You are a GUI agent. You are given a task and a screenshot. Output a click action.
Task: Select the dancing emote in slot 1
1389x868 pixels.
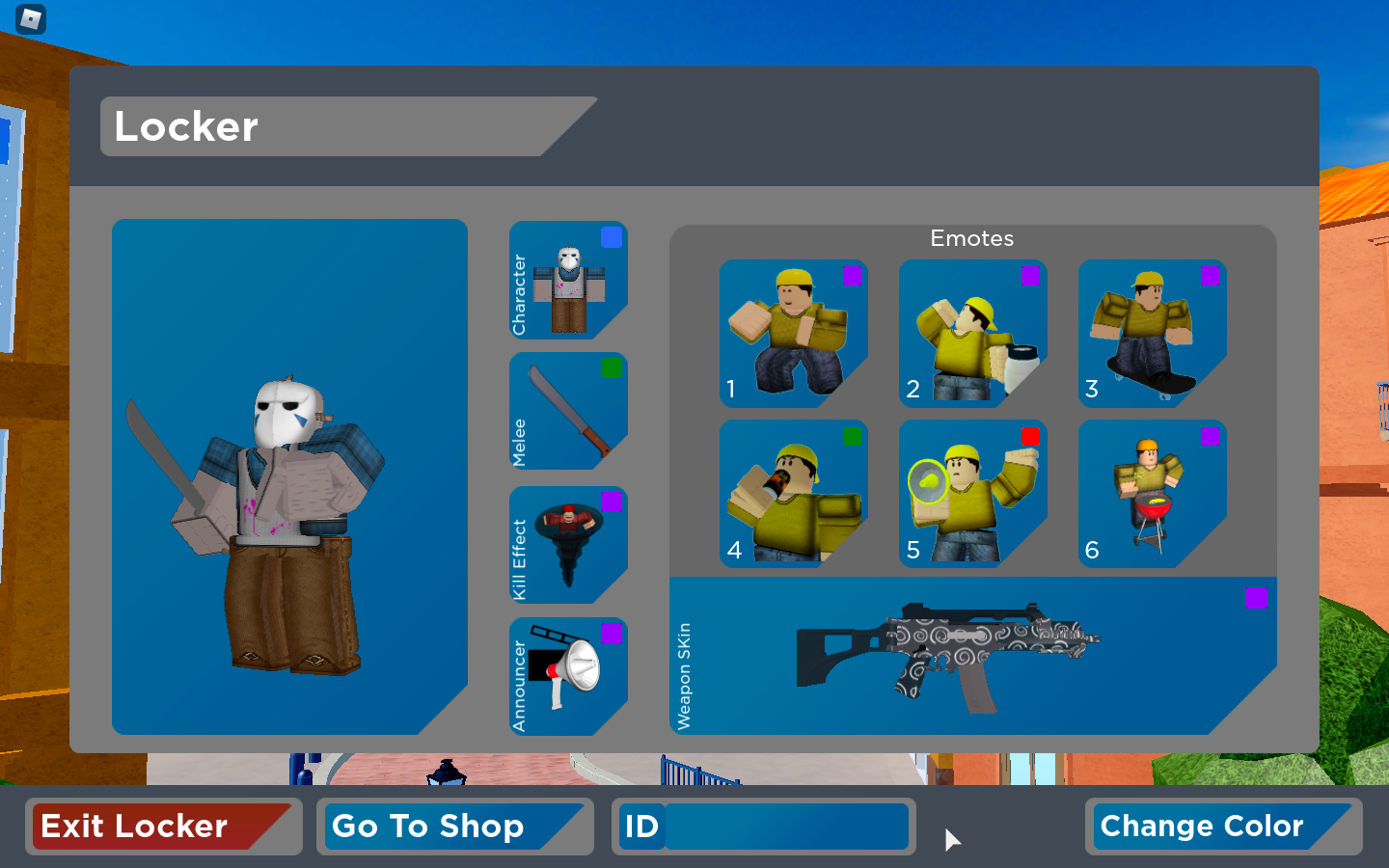(x=793, y=335)
